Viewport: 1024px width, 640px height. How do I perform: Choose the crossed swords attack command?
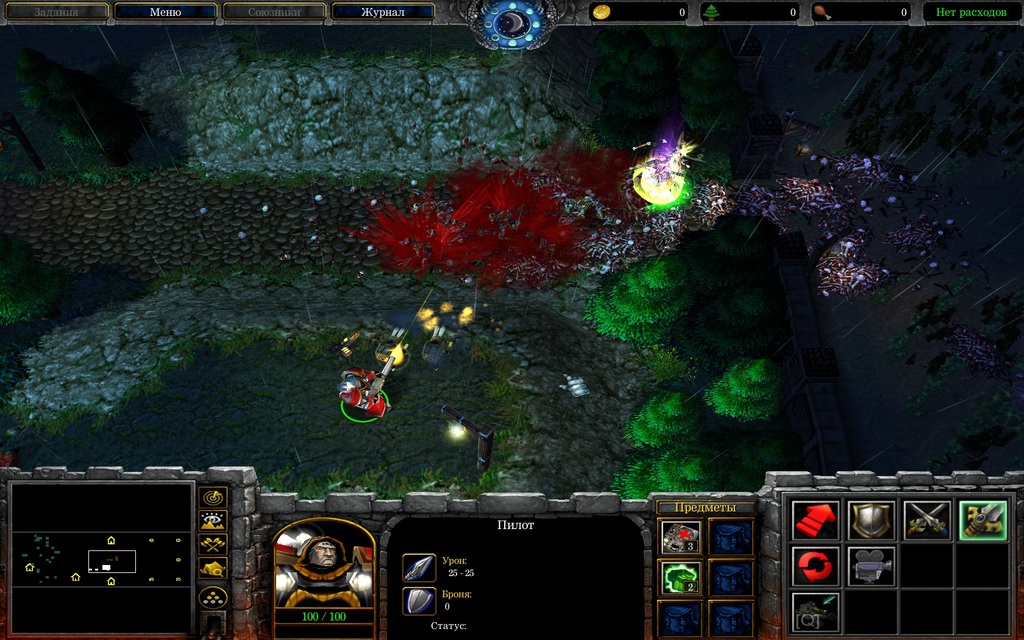click(927, 520)
